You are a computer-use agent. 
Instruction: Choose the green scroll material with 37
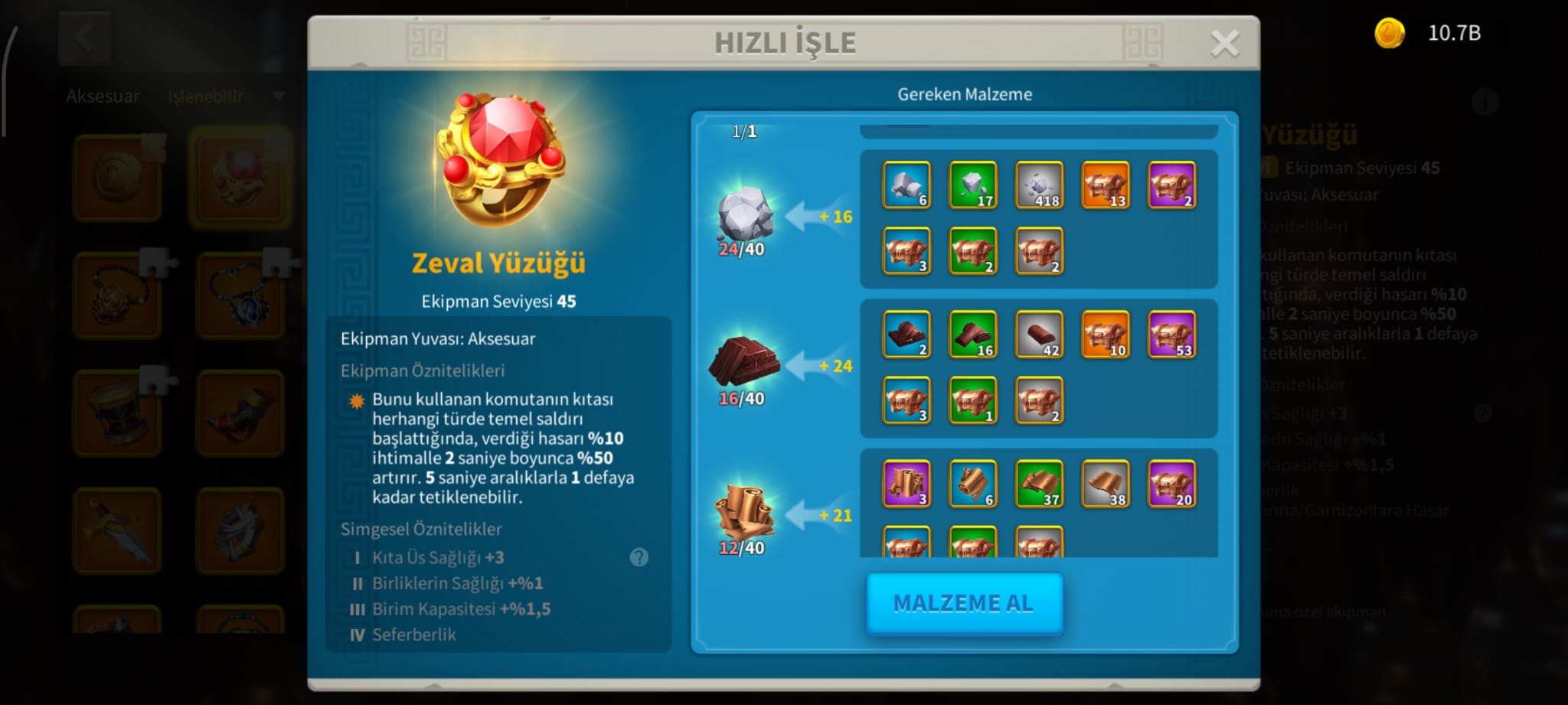(1039, 484)
